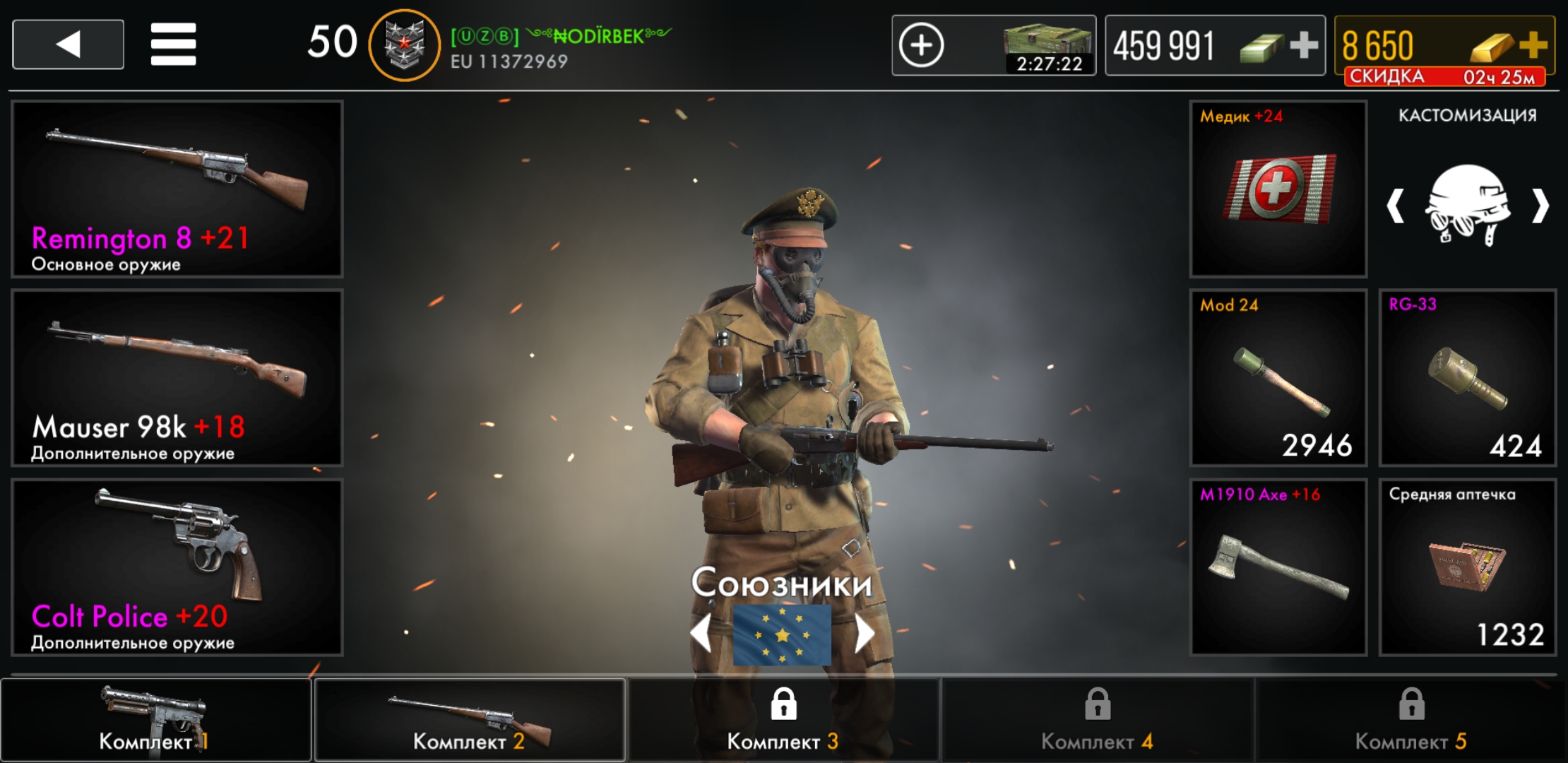Image resolution: width=1568 pixels, height=763 pixels.
Task: Click previous faction arrow beside Союзники flag
Action: click(701, 632)
